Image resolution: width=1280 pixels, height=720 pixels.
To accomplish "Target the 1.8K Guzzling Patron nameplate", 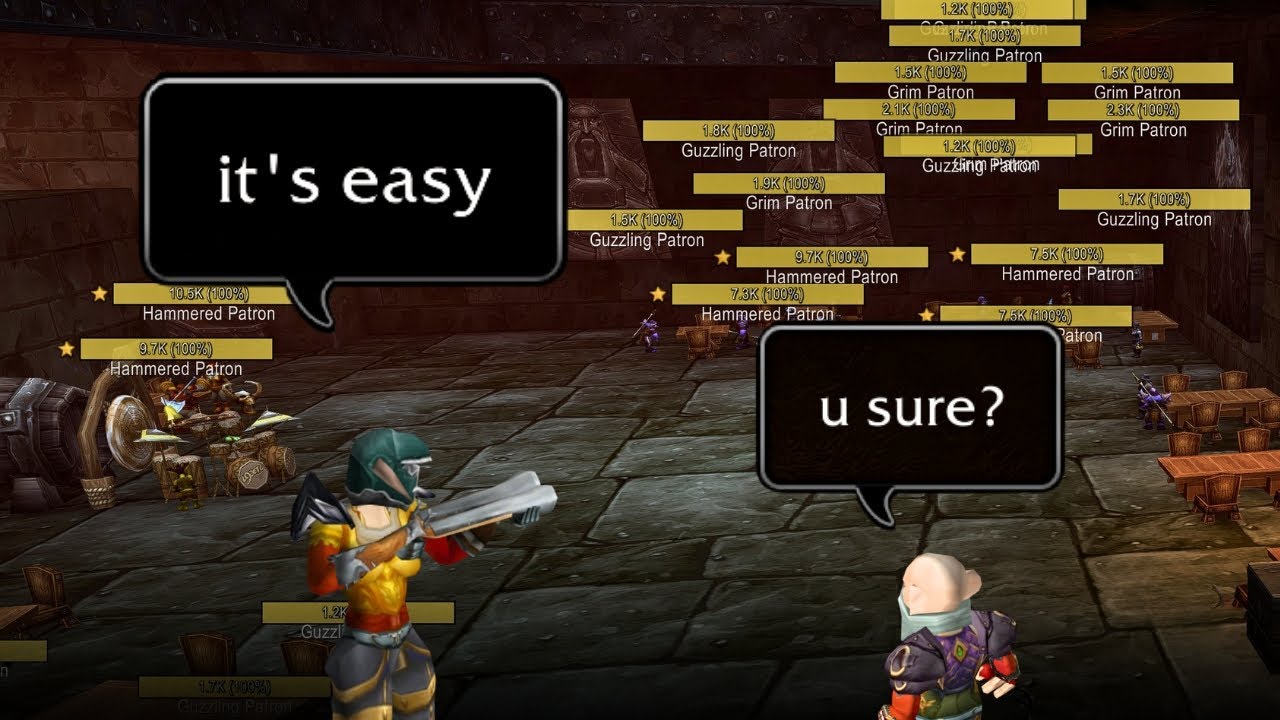I will (738, 131).
